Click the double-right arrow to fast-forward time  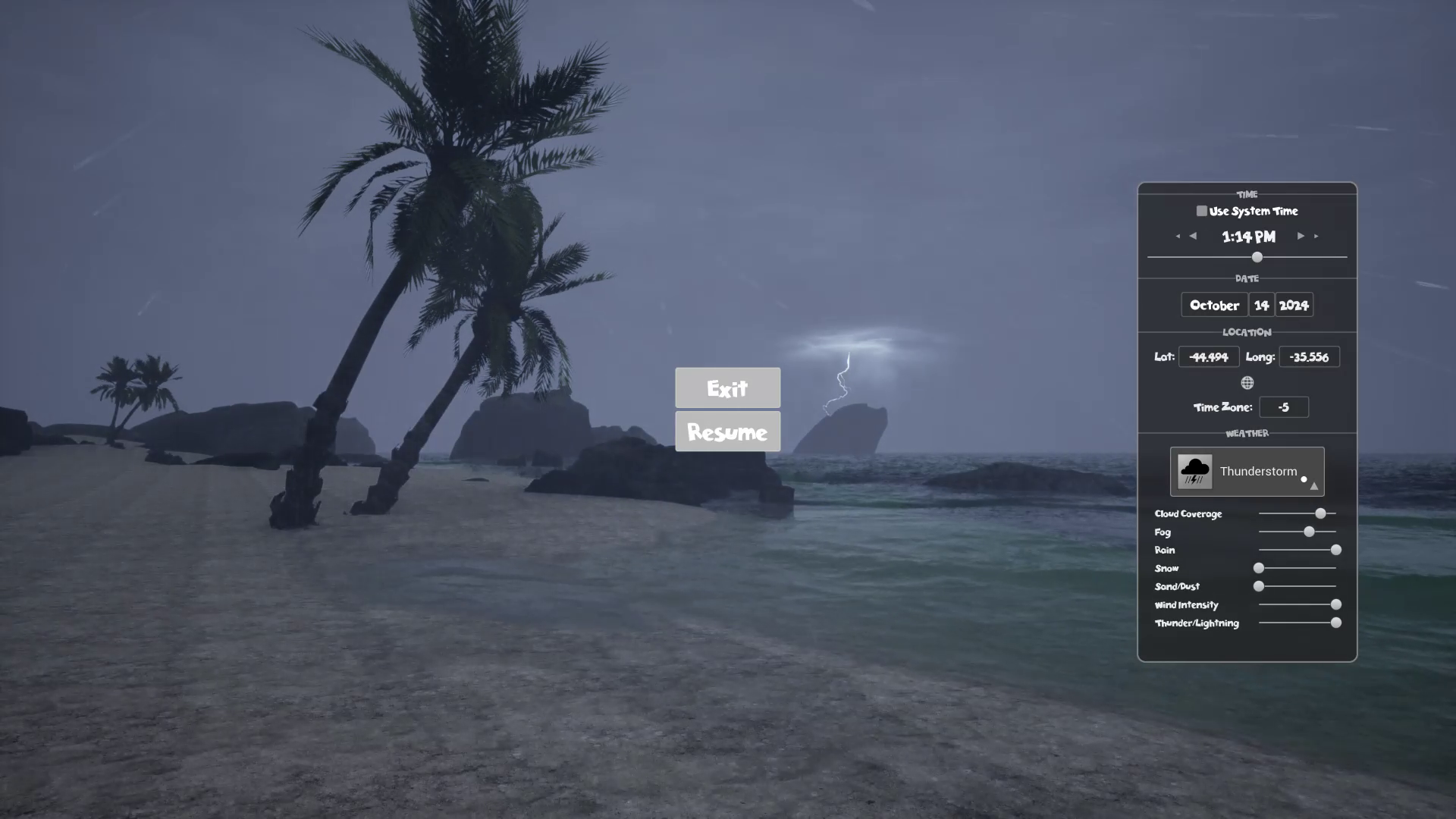click(1316, 237)
